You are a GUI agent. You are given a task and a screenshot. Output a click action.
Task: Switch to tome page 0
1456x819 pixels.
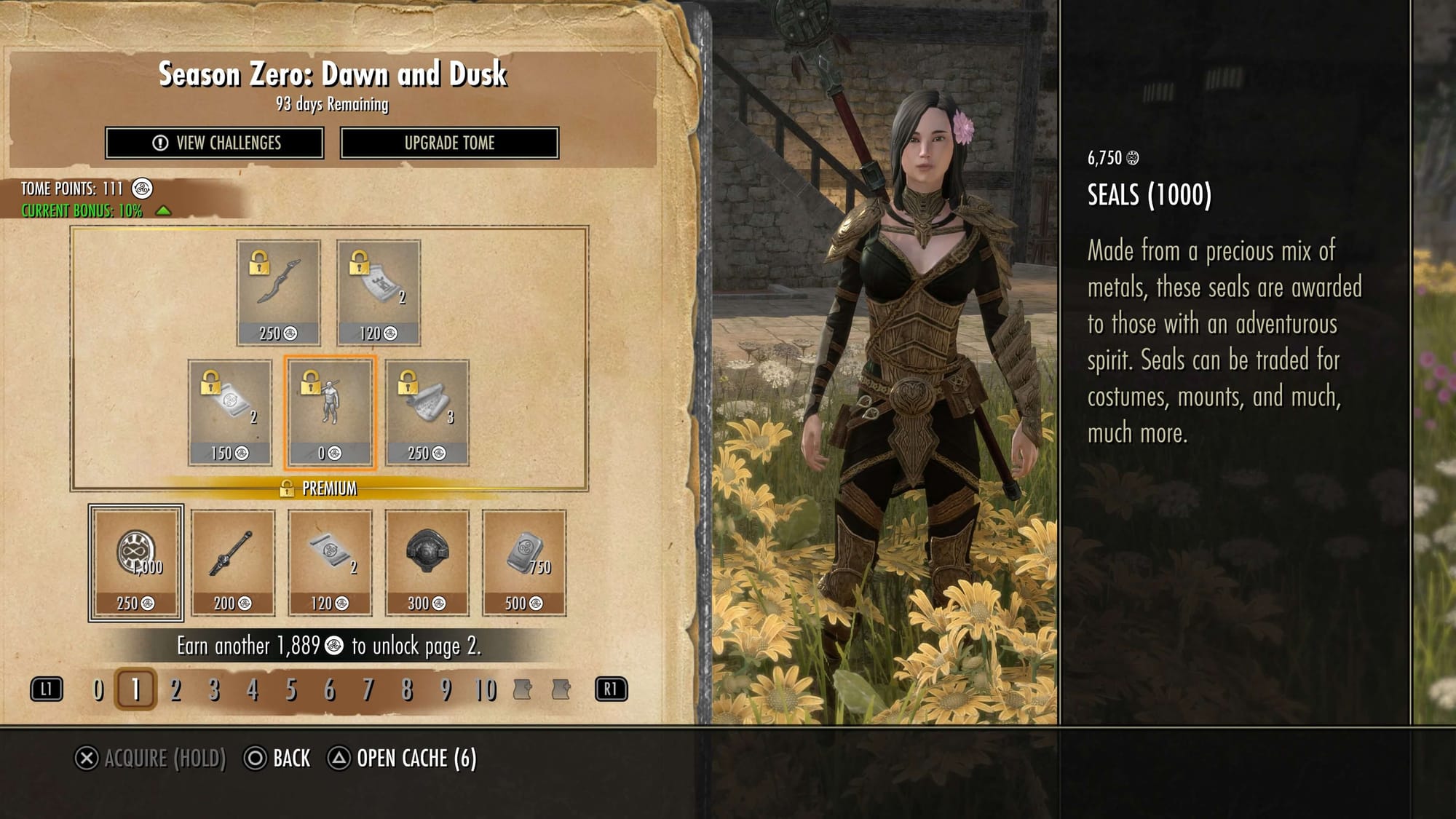coord(99,689)
